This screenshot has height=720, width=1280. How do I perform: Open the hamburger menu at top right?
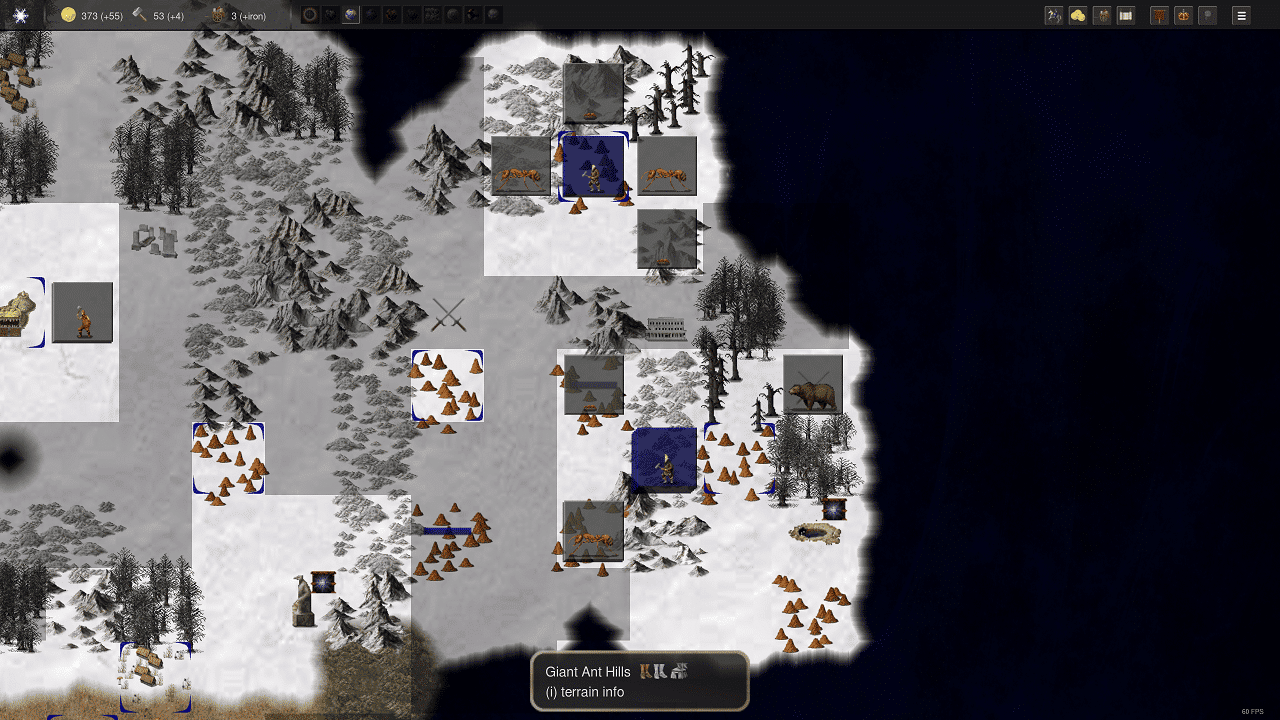tap(1240, 15)
